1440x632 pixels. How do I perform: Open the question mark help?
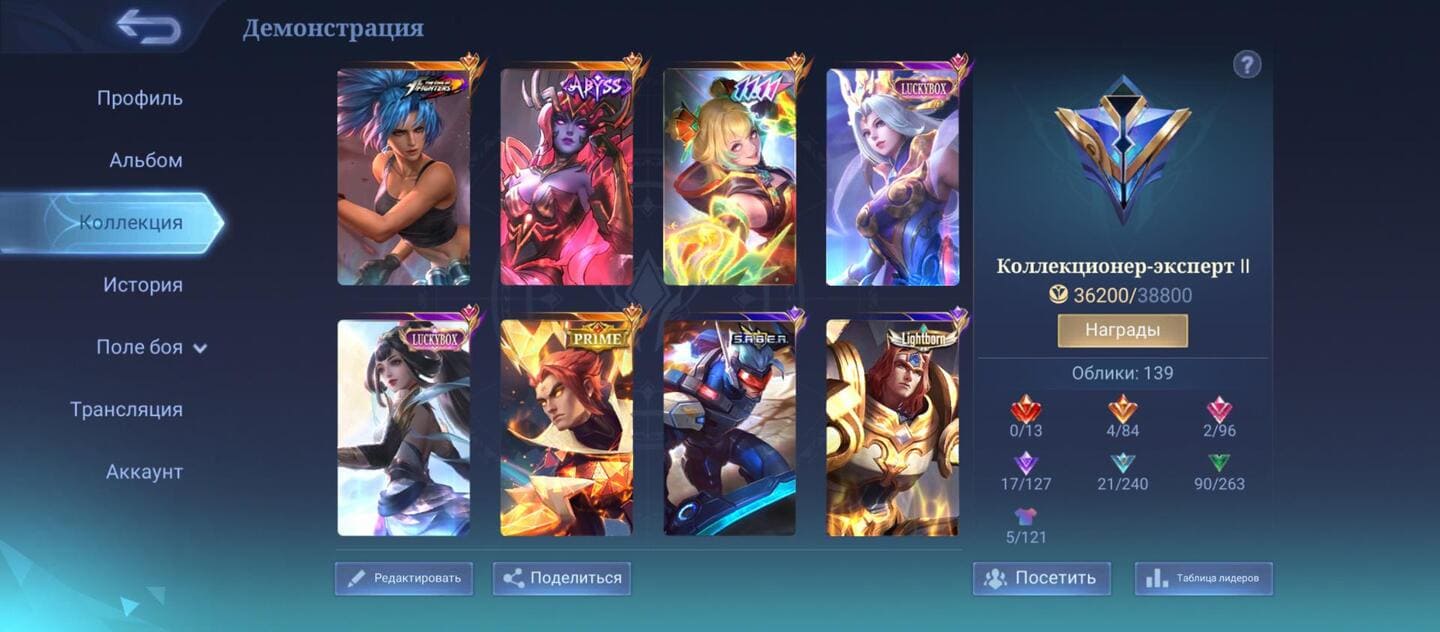coord(1247,65)
